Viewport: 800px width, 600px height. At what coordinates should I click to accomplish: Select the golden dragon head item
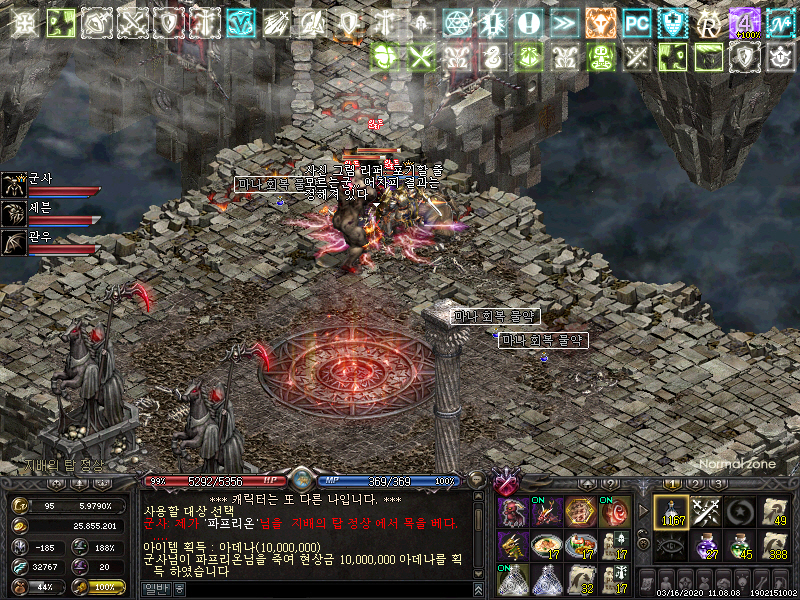click(x=514, y=546)
